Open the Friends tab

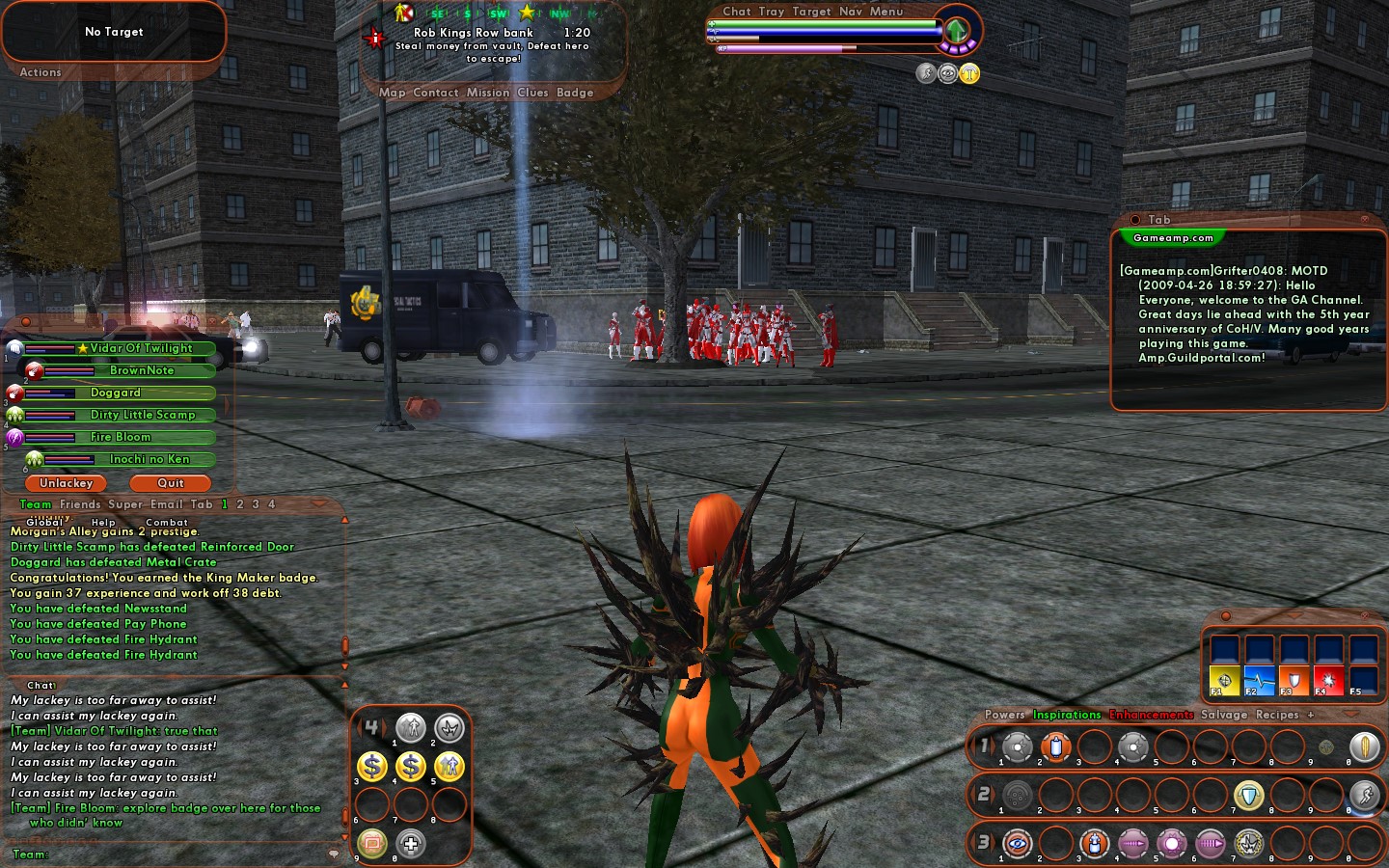pyautogui.click(x=80, y=504)
